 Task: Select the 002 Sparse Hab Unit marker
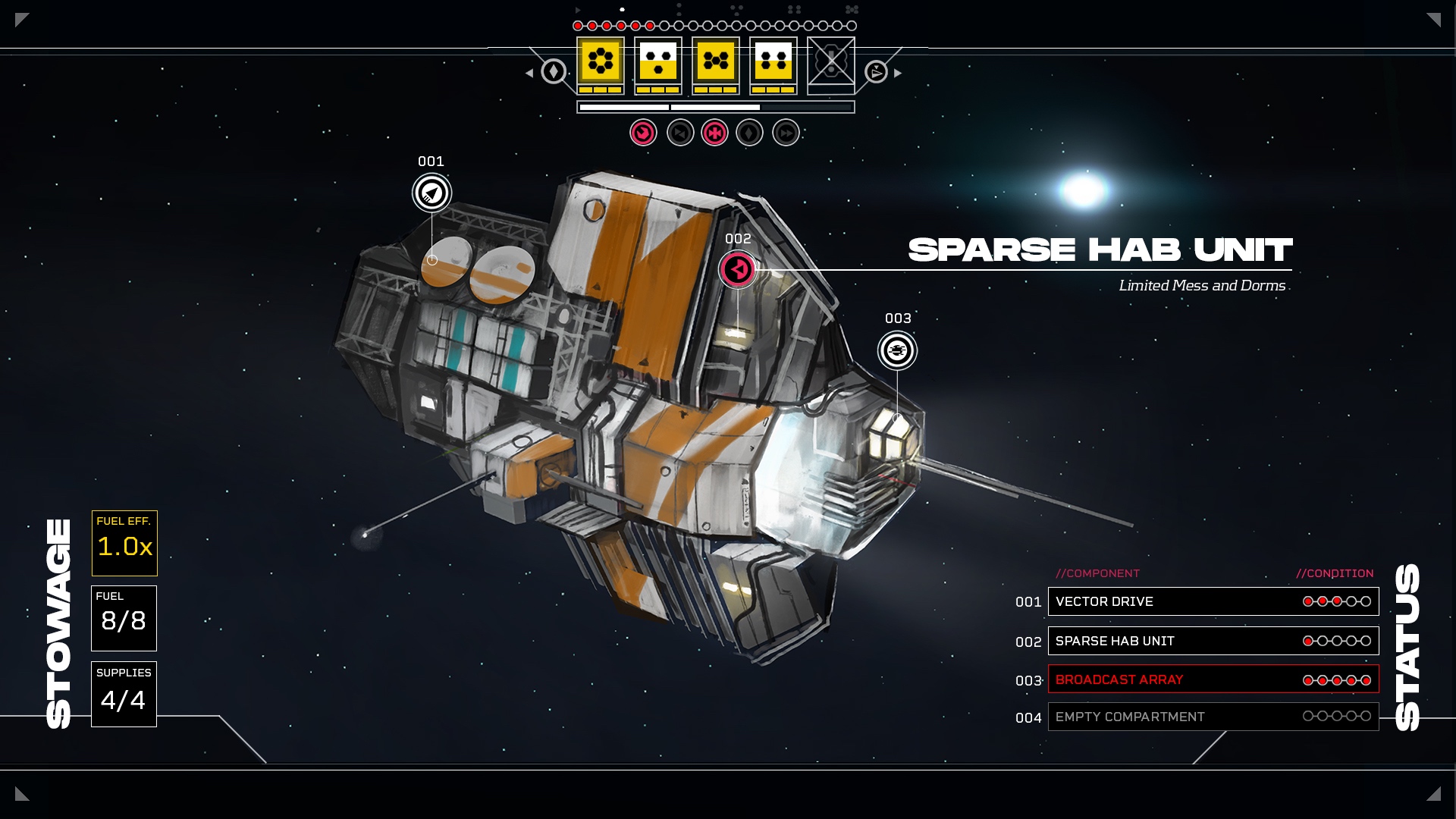click(x=737, y=269)
